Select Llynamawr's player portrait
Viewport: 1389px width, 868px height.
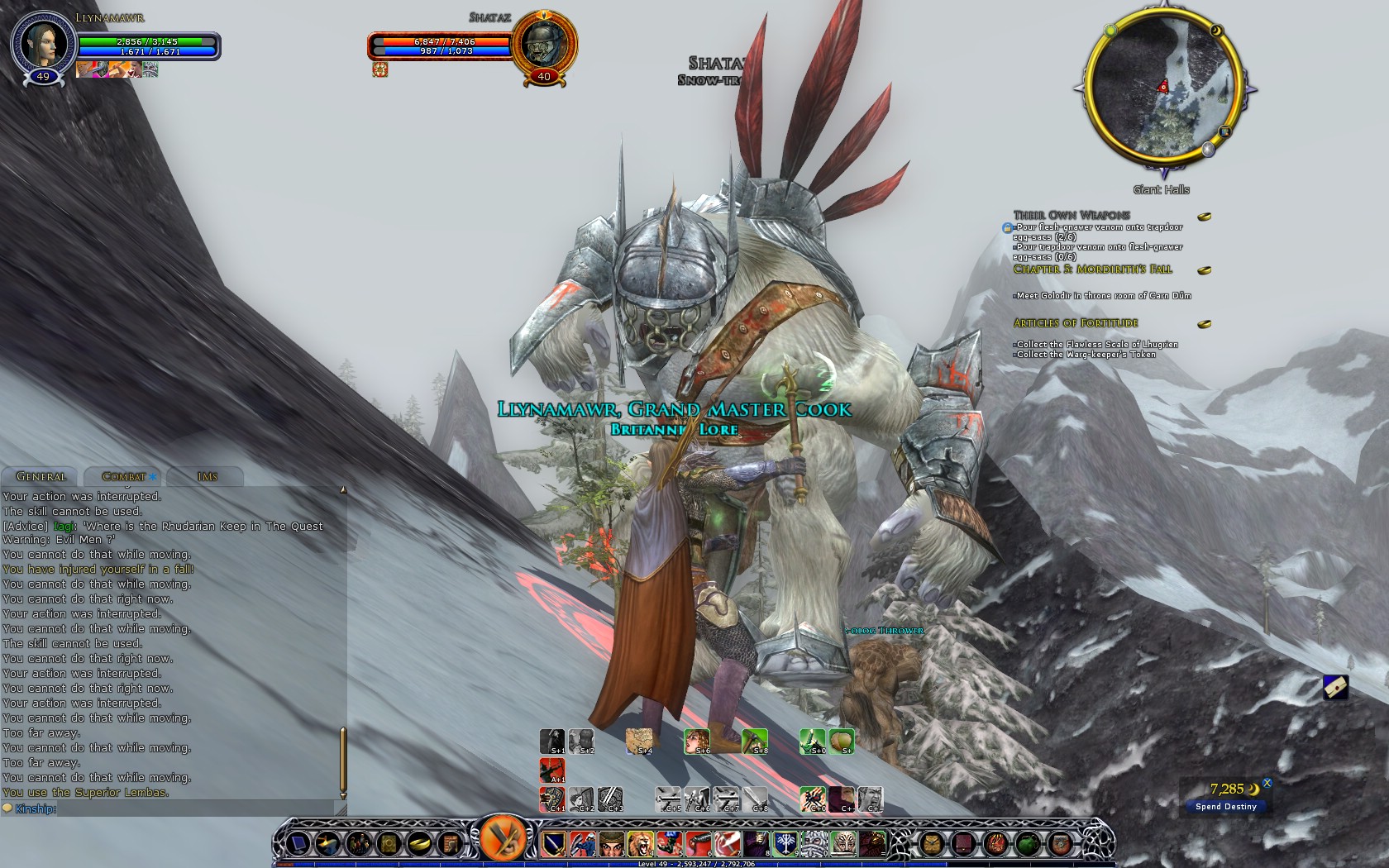tap(43, 43)
